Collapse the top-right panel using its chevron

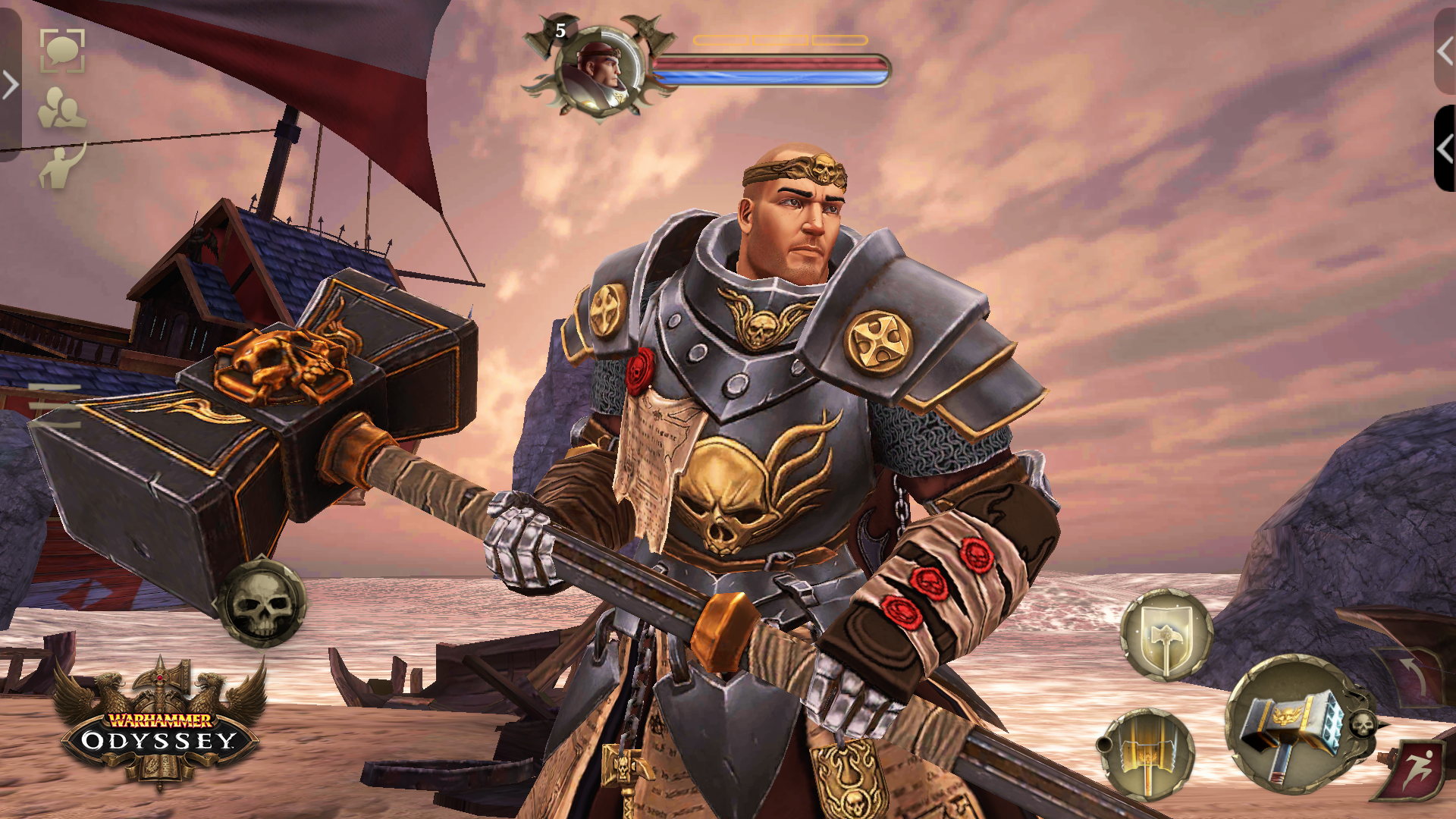pos(1445,52)
